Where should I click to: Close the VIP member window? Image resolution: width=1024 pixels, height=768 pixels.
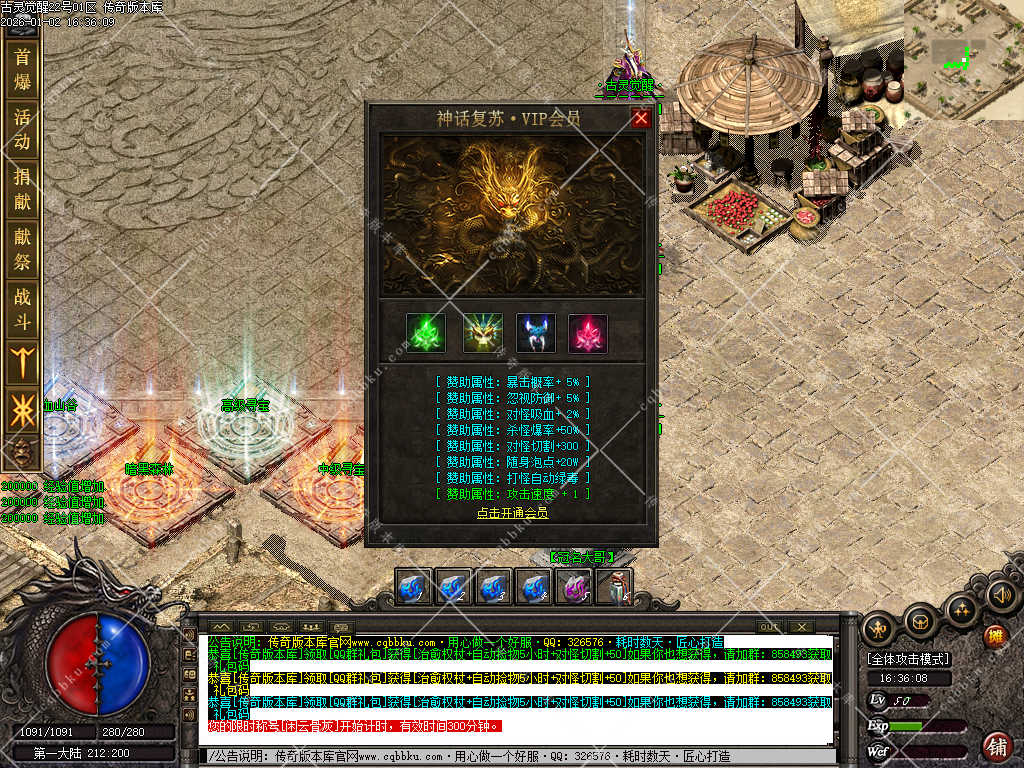pyautogui.click(x=641, y=118)
